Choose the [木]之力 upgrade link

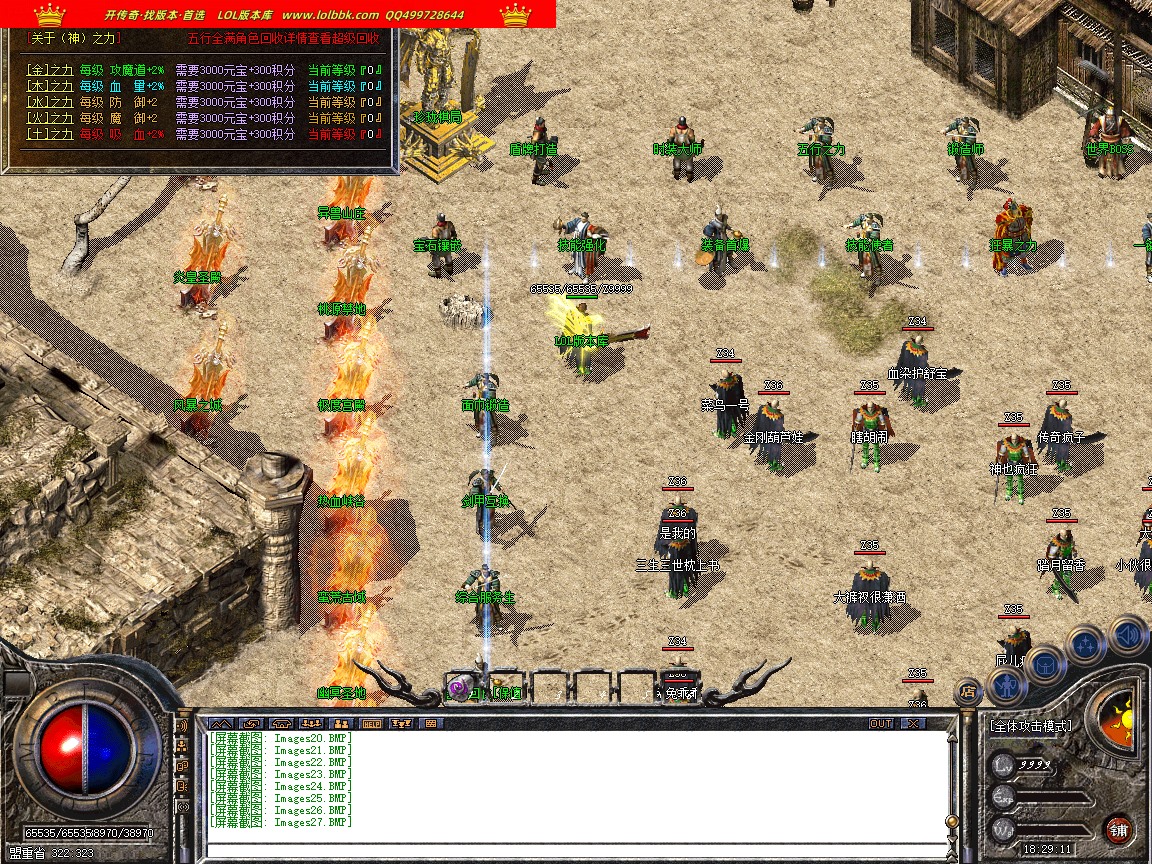tap(49, 86)
